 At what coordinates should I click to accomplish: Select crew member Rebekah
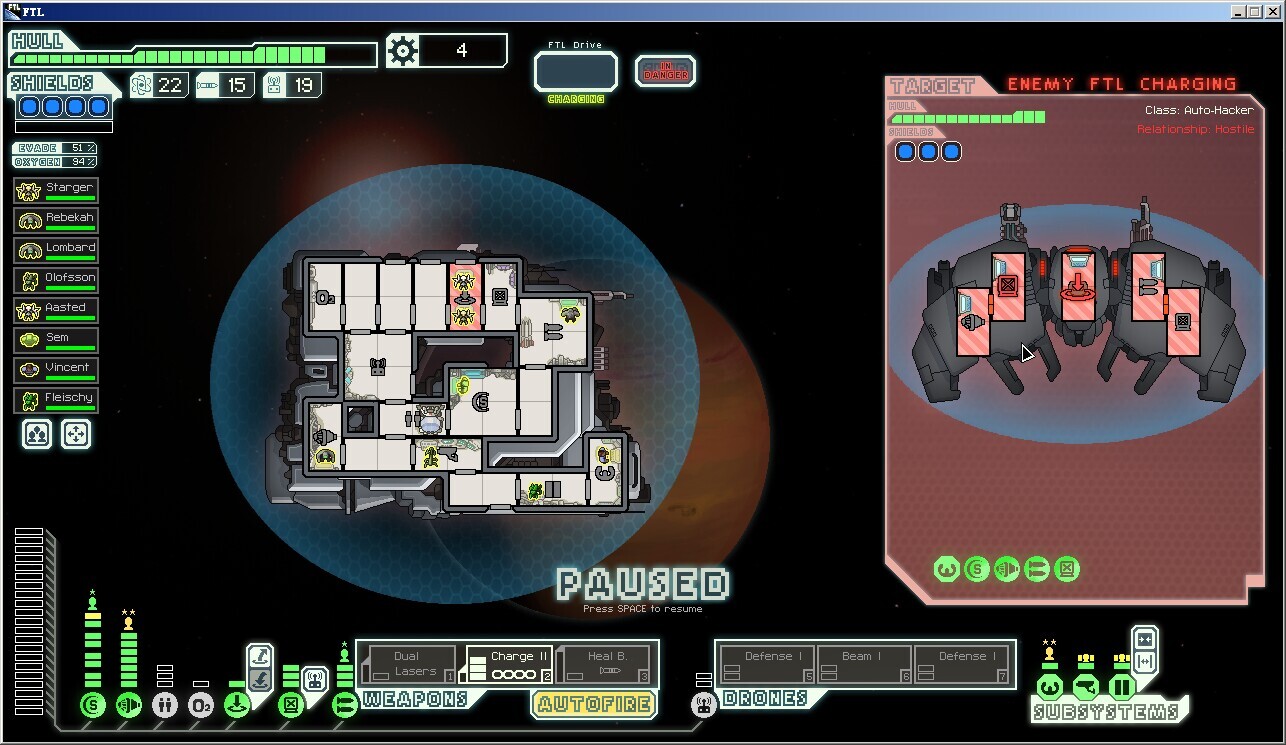pos(56,220)
